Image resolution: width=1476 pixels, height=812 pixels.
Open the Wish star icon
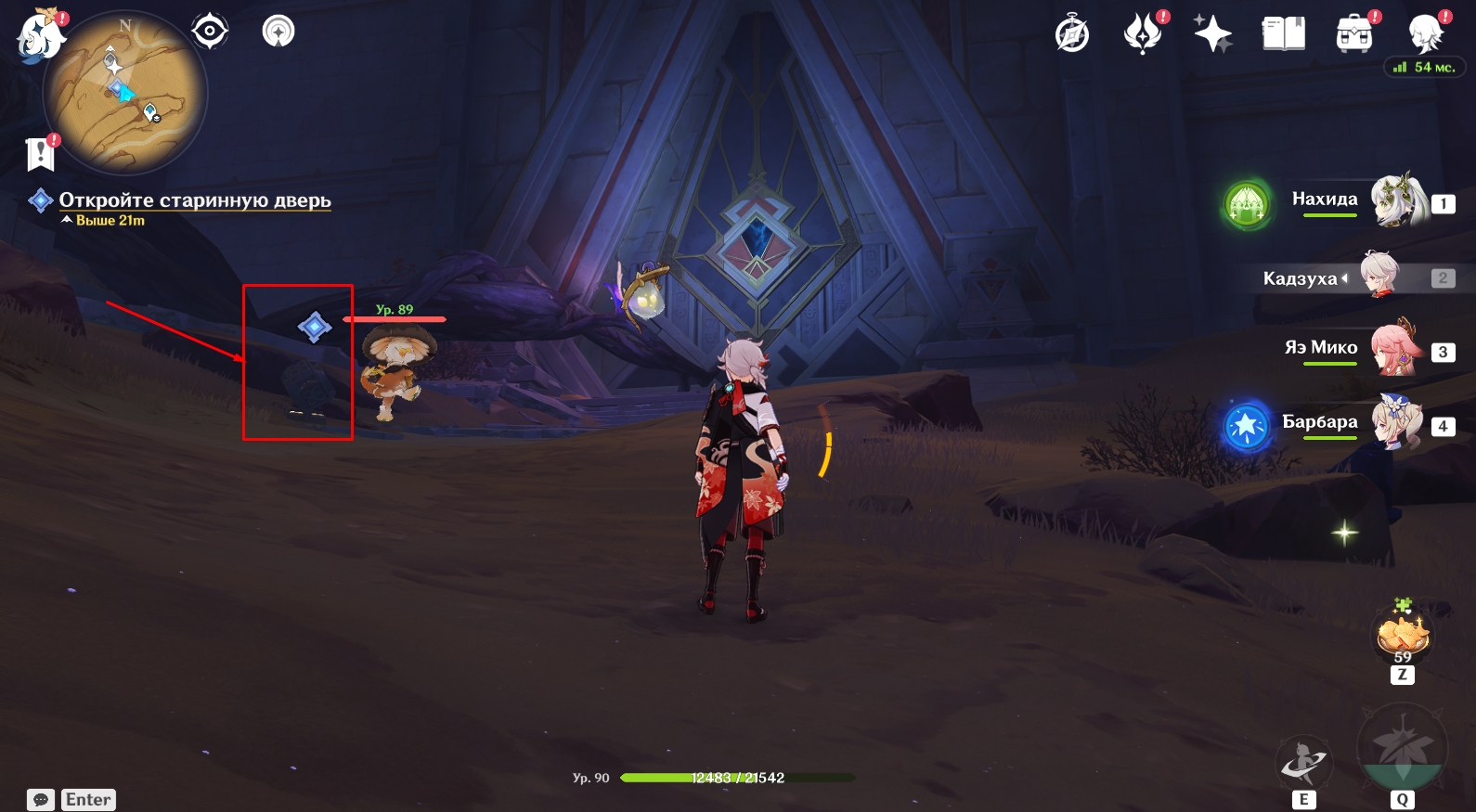click(1212, 34)
